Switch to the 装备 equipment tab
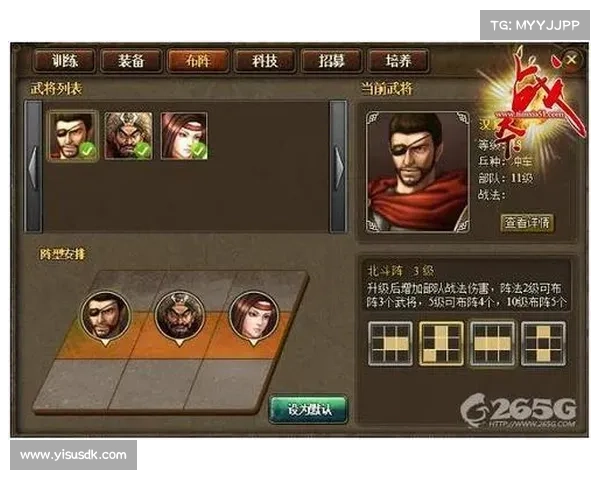Screen dimensions: 600x480 [x=131, y=61]
